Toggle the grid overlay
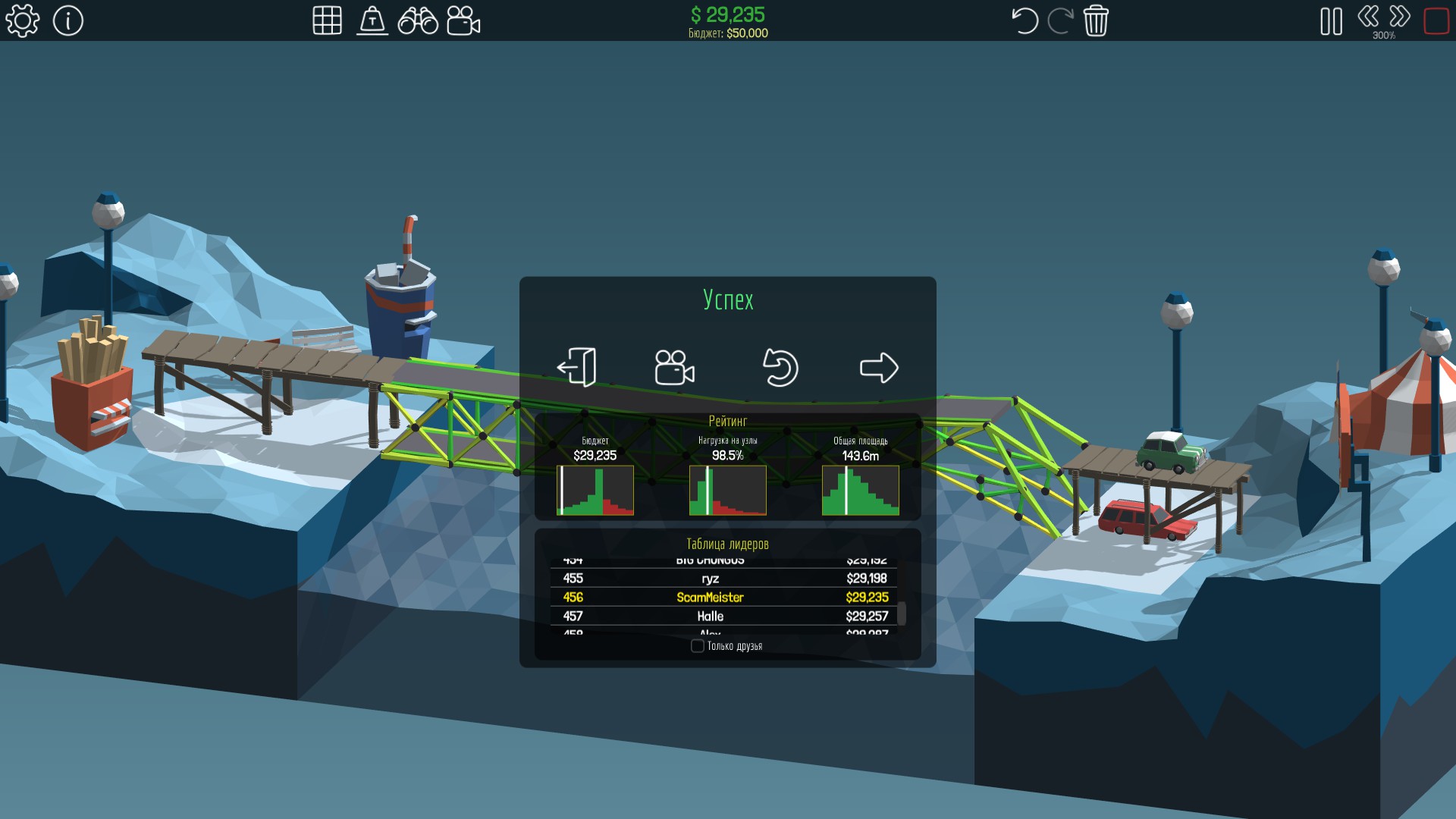Image resolution: width=1456 pixels, height=819 pixels. coord(327,20)
